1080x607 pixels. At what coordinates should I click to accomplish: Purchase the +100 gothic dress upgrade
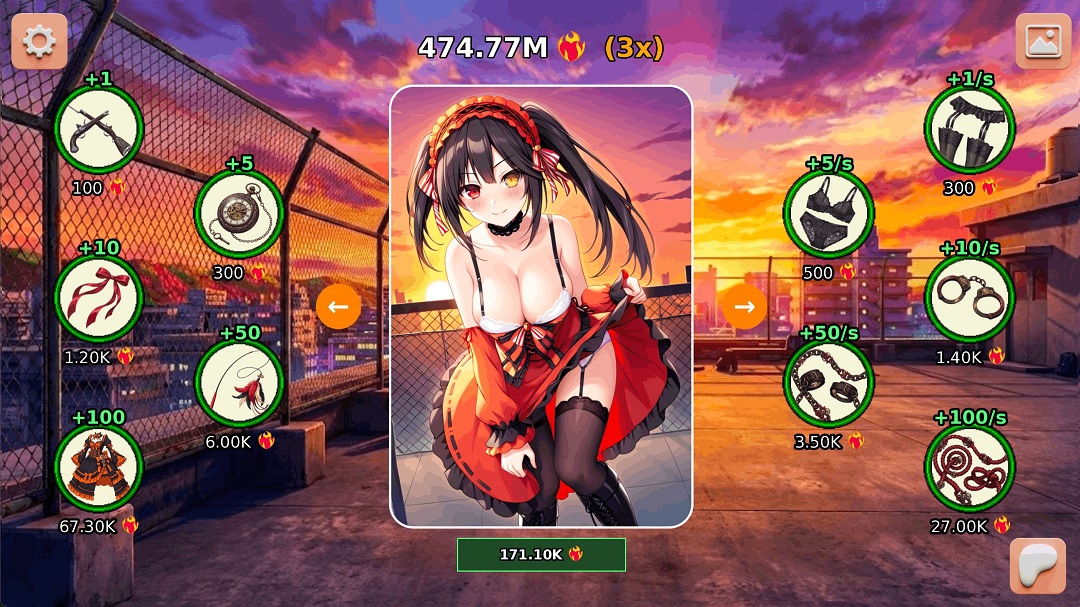click(98, 468)
